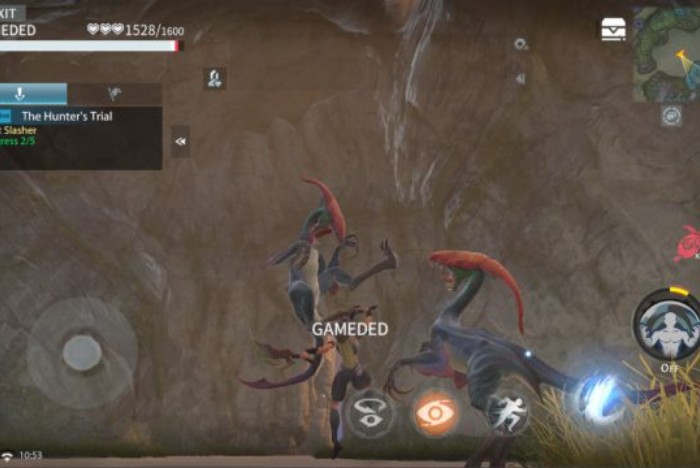Tap the small left-arrow icon below gear
Image resolution: width=700 pixels, height=468 pixels.
coord(520,78)
